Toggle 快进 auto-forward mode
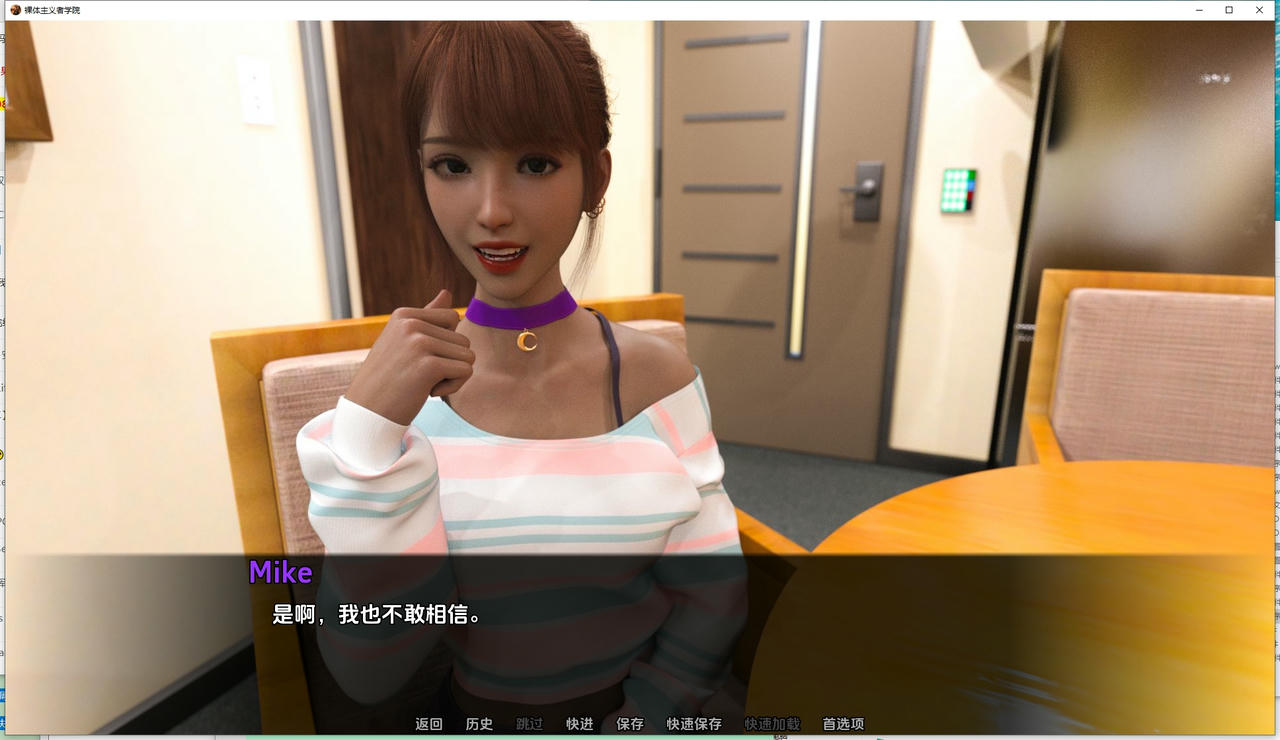This screenshot has height=740, width=1280. click(x=578, y=723)
